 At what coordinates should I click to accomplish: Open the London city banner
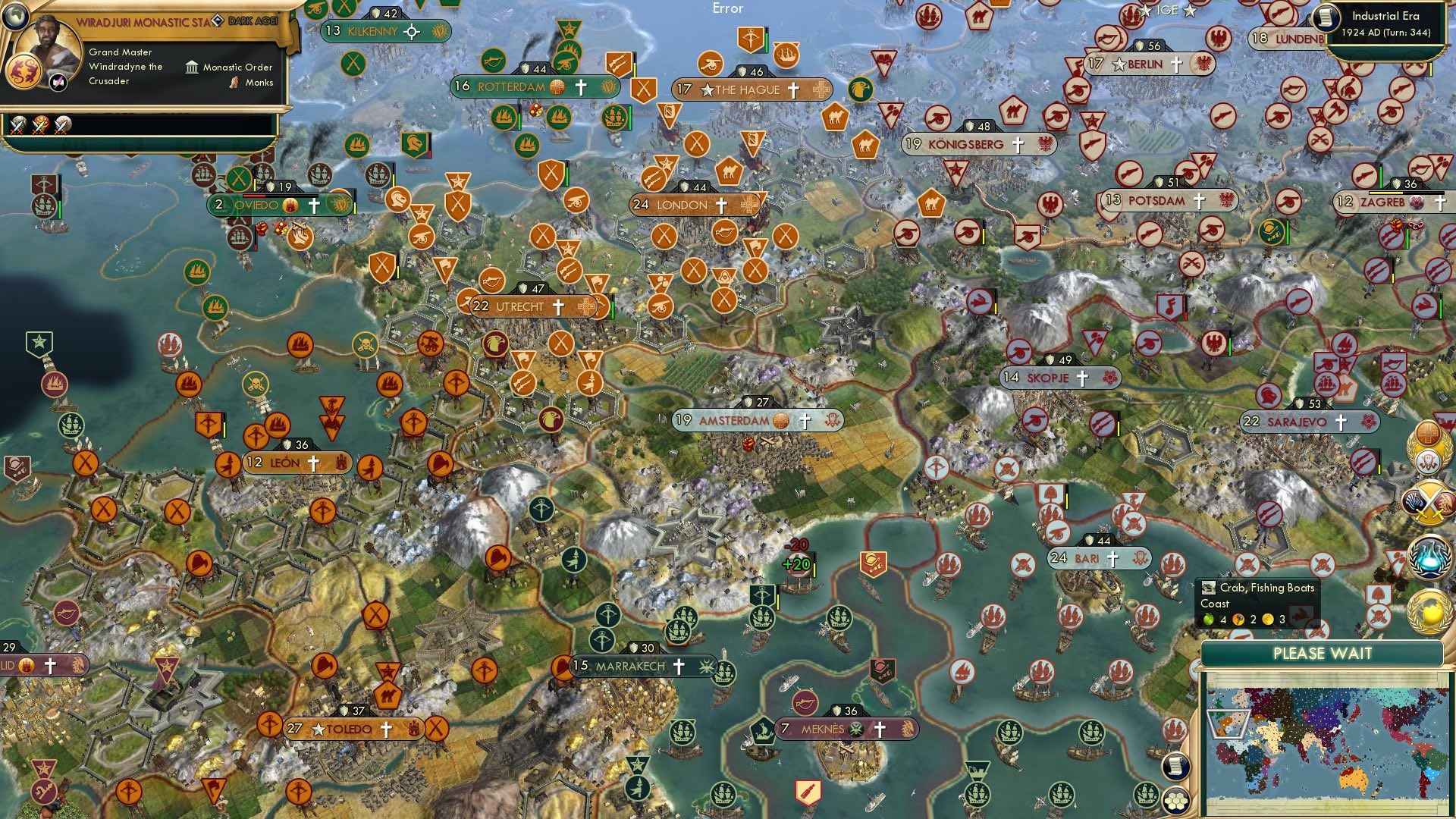682,205
